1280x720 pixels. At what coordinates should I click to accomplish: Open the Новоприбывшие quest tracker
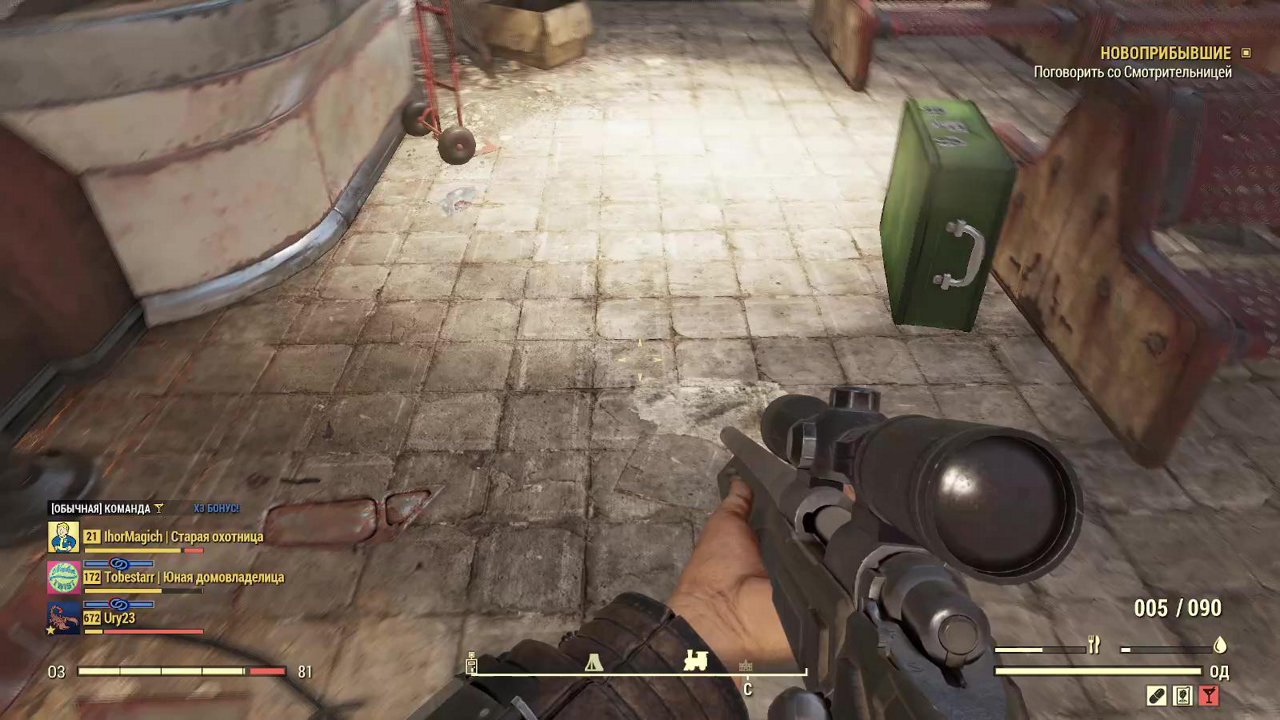pyautogui.click(x=1166, y=53)
